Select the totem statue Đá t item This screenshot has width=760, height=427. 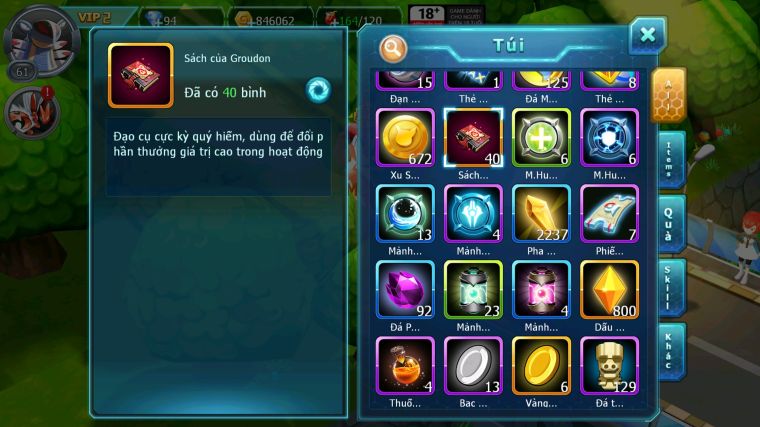(x=609, y=365)
